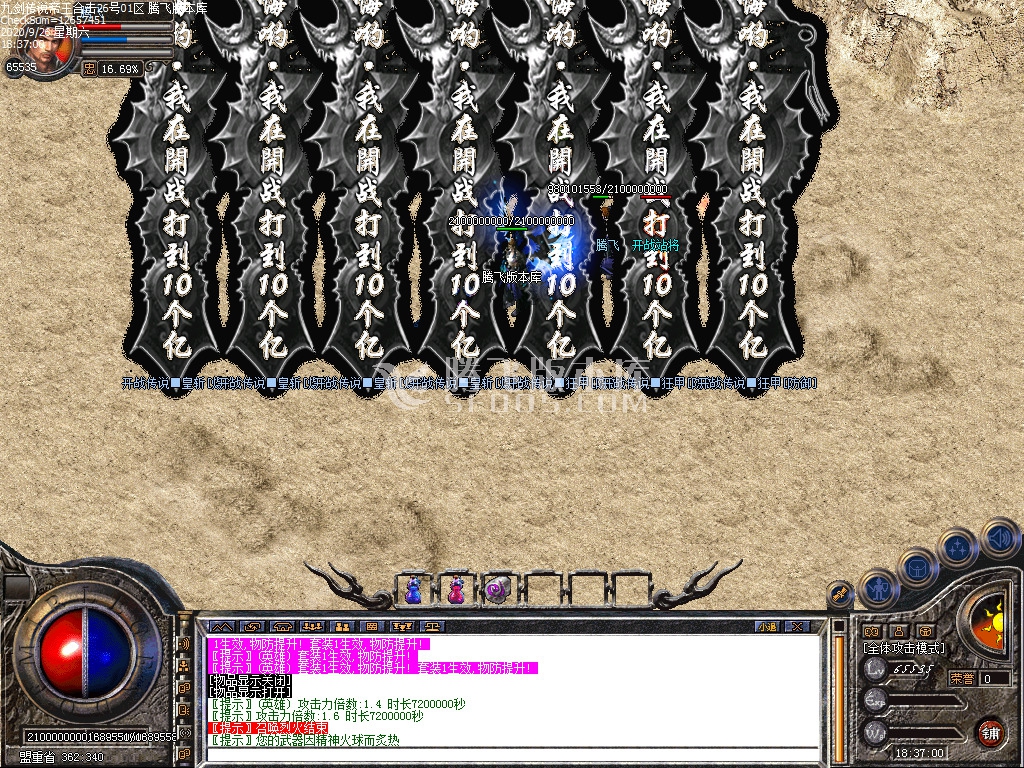Open the skills sparkle round button

[x=957, y=547]
